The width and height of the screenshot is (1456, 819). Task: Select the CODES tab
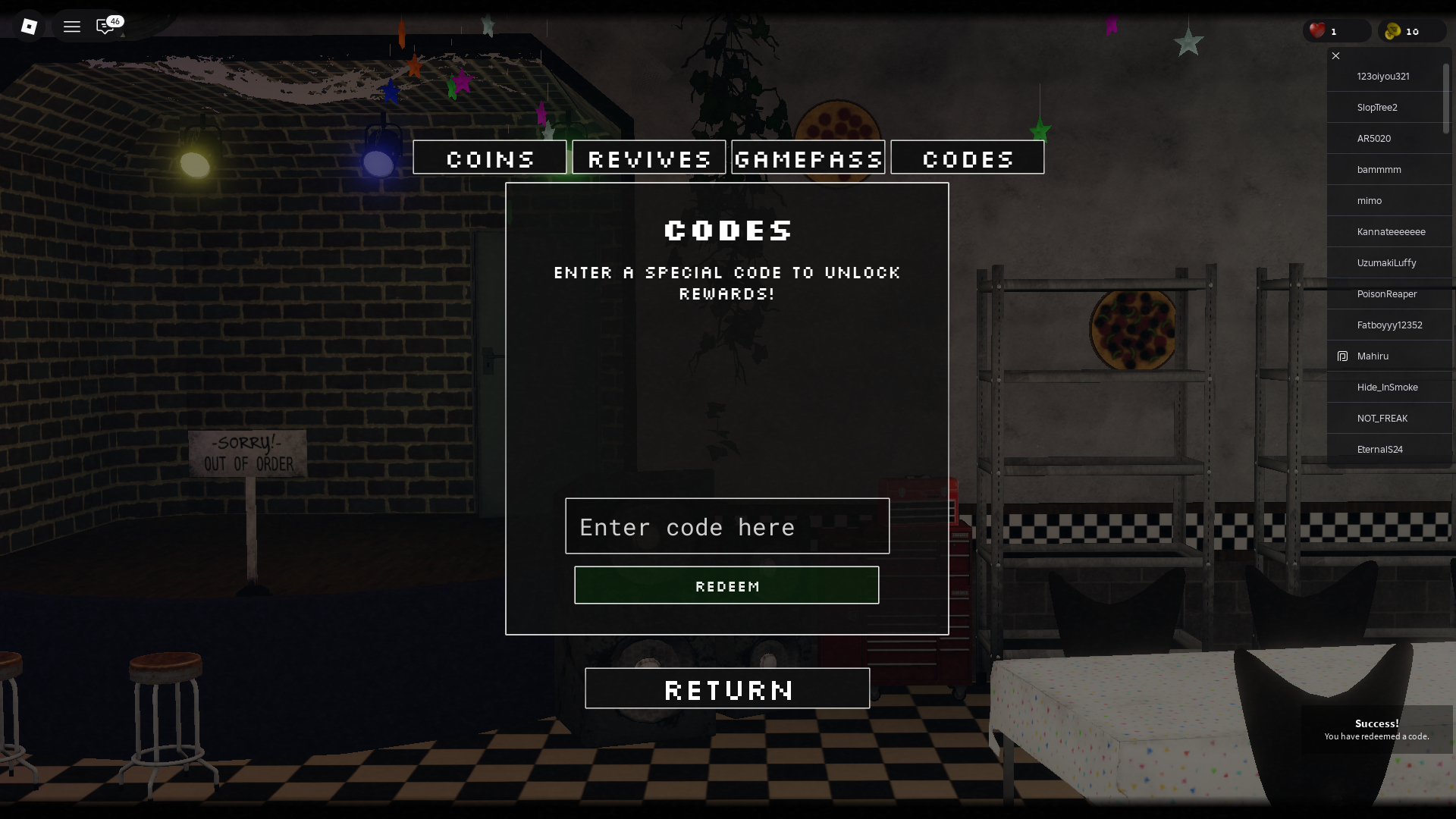pos(968,158)
